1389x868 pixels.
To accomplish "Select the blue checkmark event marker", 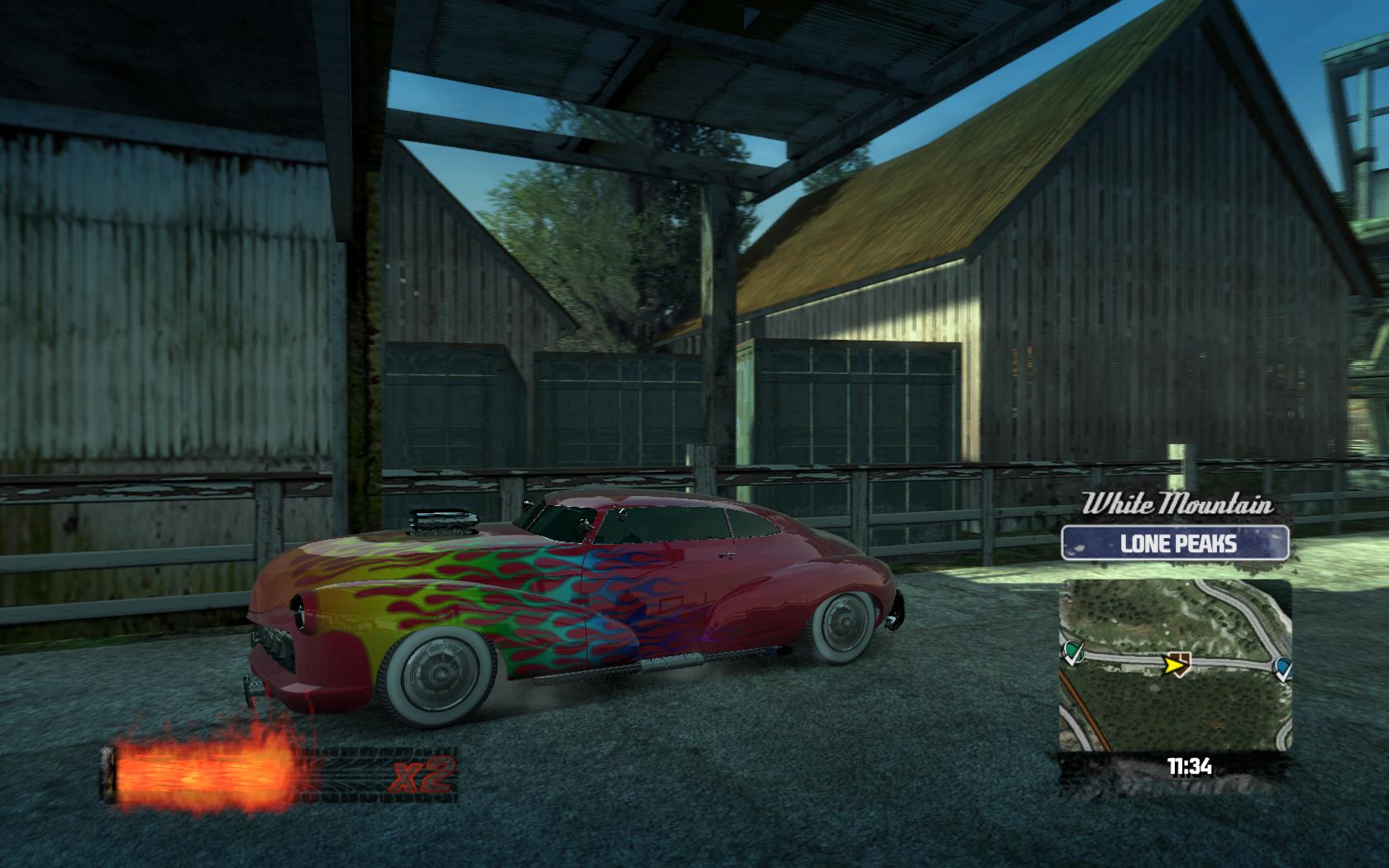I will click(x=1282, y=668).
